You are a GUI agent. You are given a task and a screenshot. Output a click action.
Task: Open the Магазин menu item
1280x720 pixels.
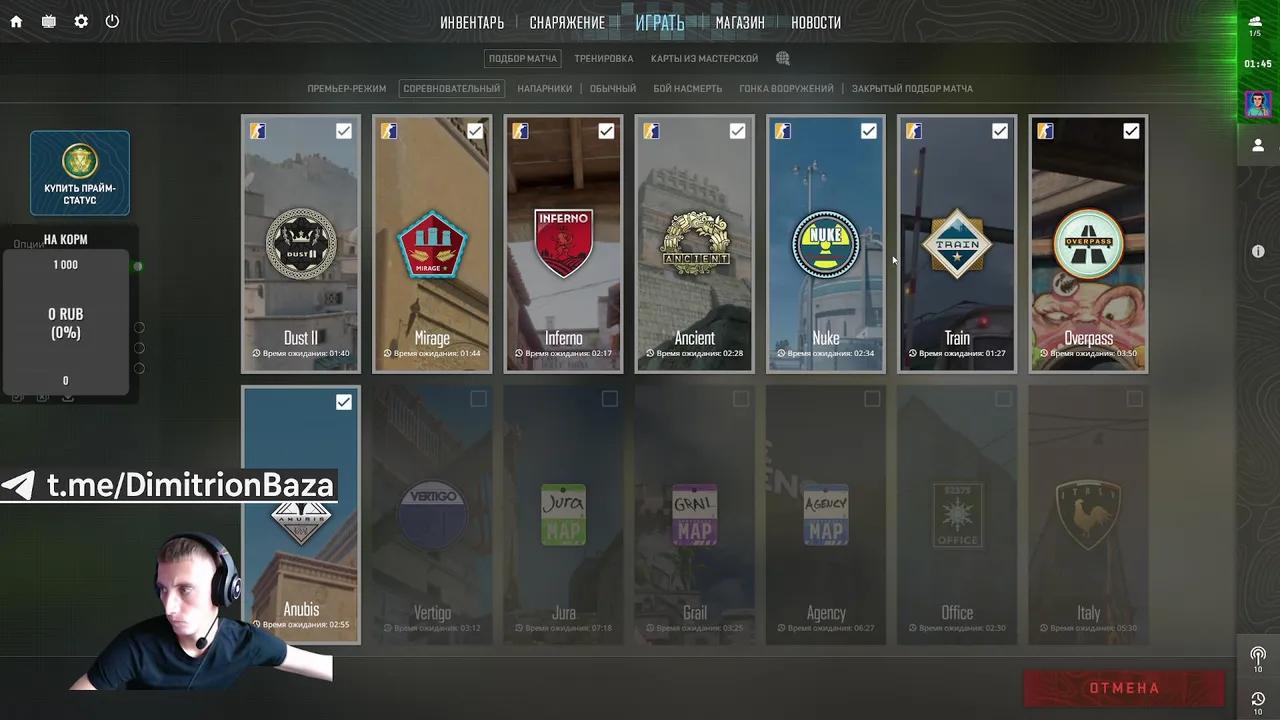[739, 21]
